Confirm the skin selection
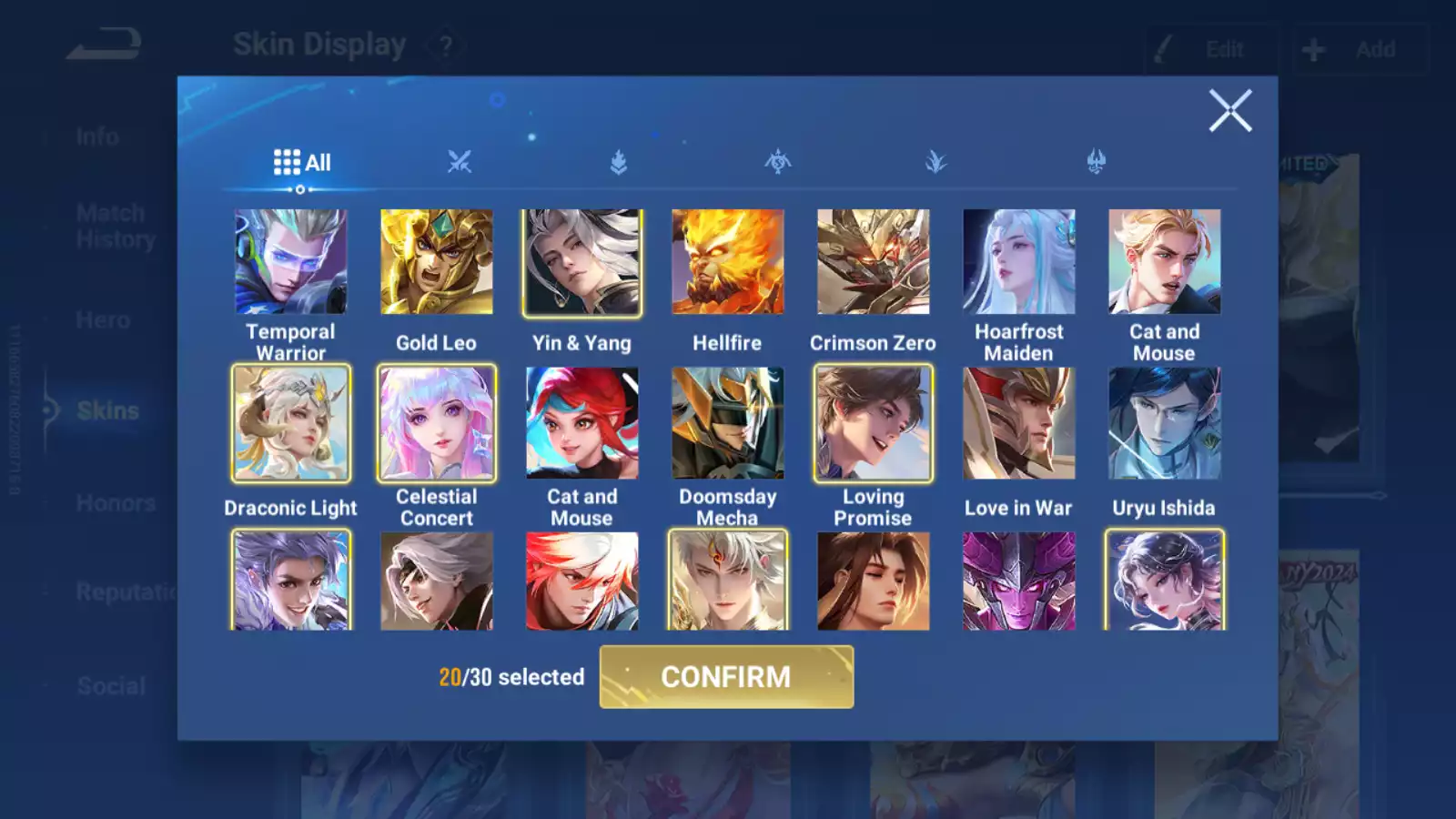The width and height of the screenshot is (1456, 819). click(726, 677)
